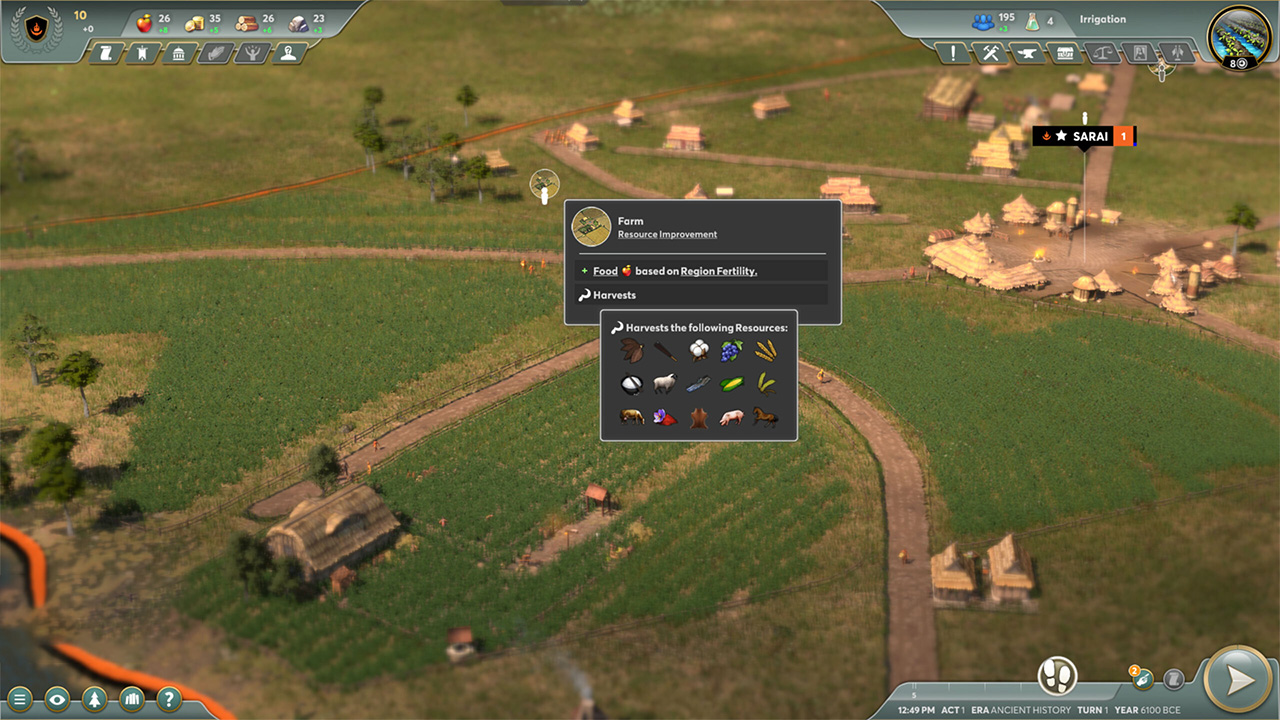
Task: Select the temple buildings icon
Action: (x=178, y=53)
